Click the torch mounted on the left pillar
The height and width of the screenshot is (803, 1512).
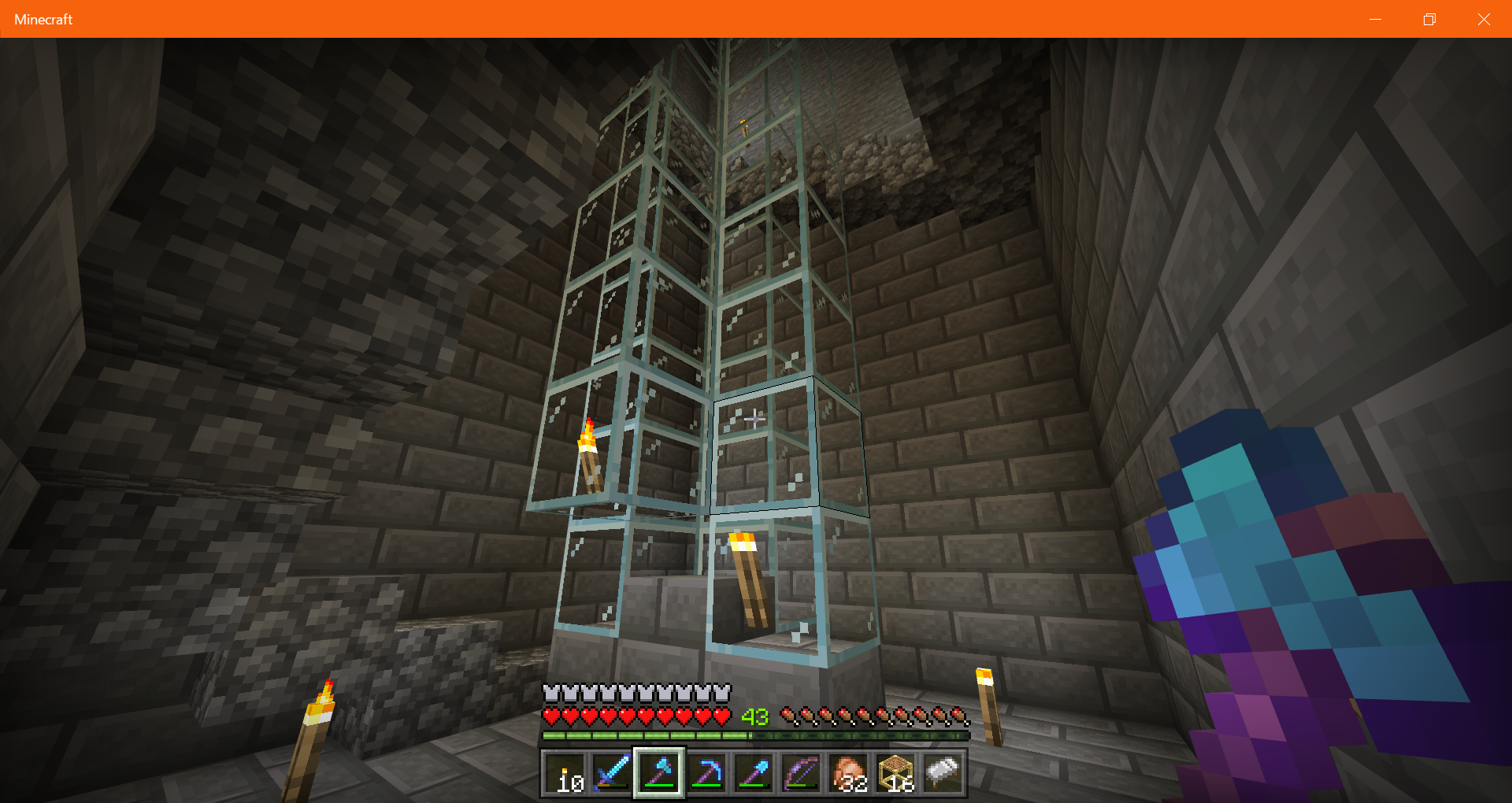click(x=589, y=453)
